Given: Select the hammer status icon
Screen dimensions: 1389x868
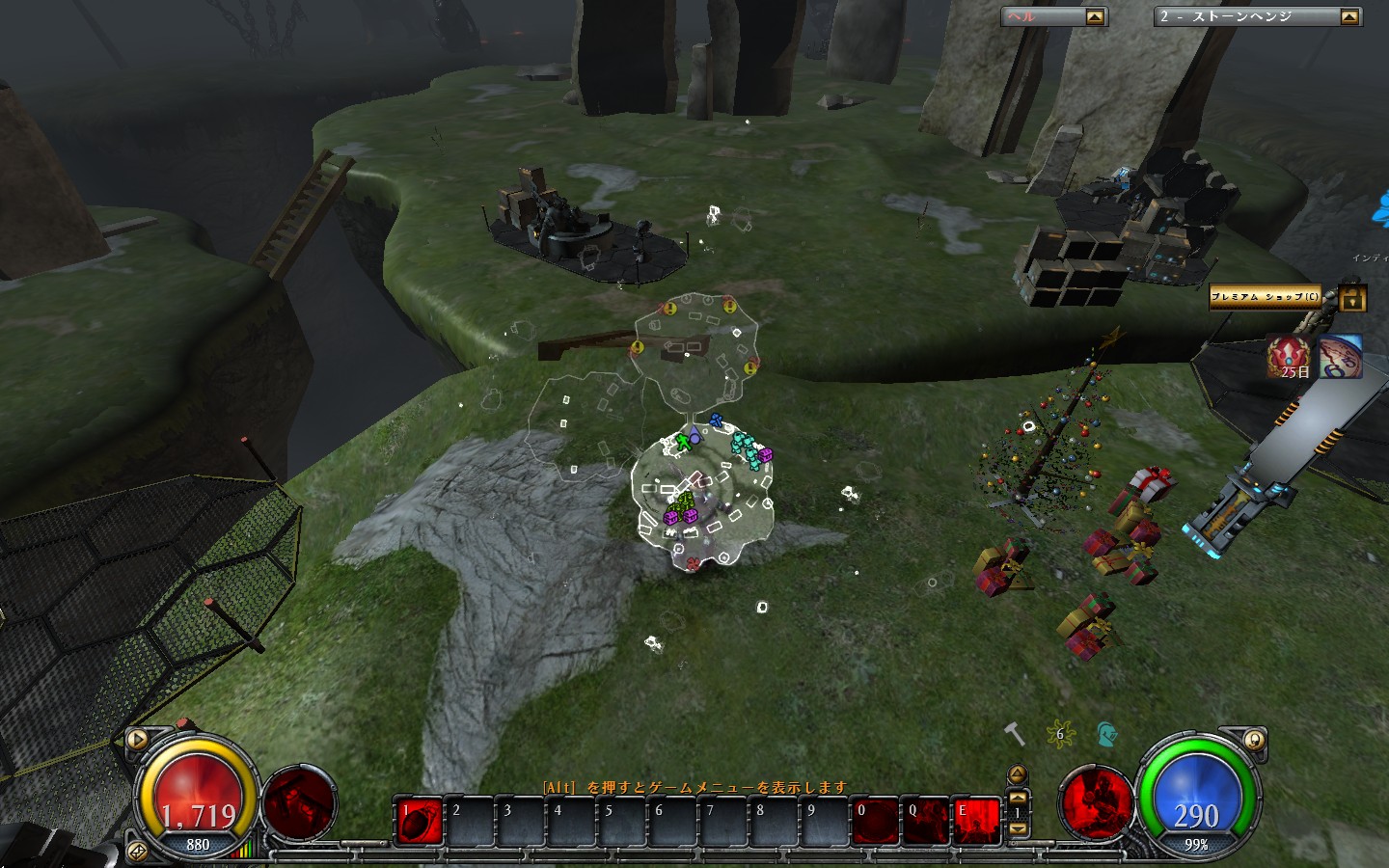Looking at the screenshot, I should pos(1014,735).
